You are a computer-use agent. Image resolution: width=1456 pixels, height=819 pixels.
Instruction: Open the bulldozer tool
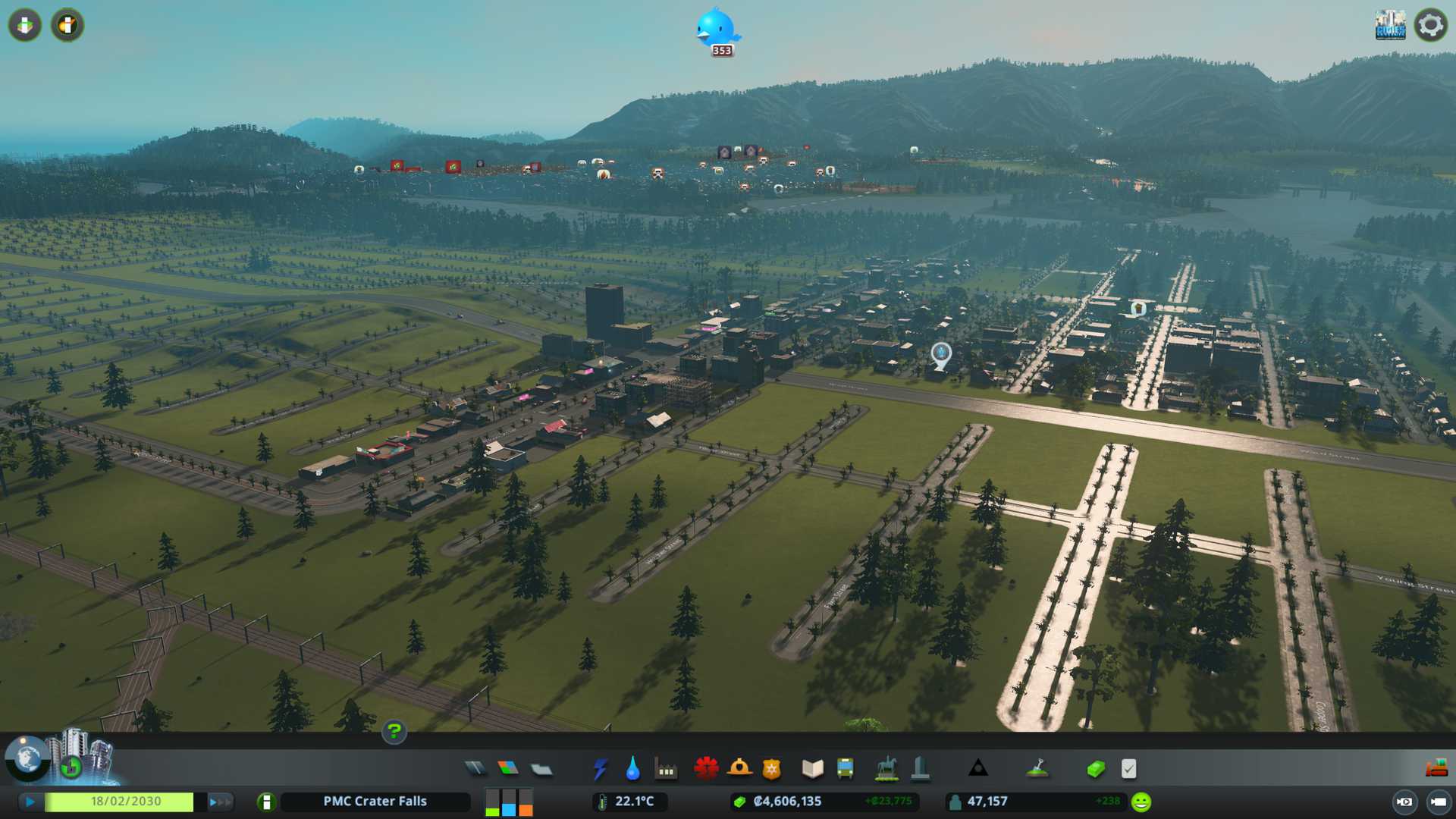(1436, 769)
